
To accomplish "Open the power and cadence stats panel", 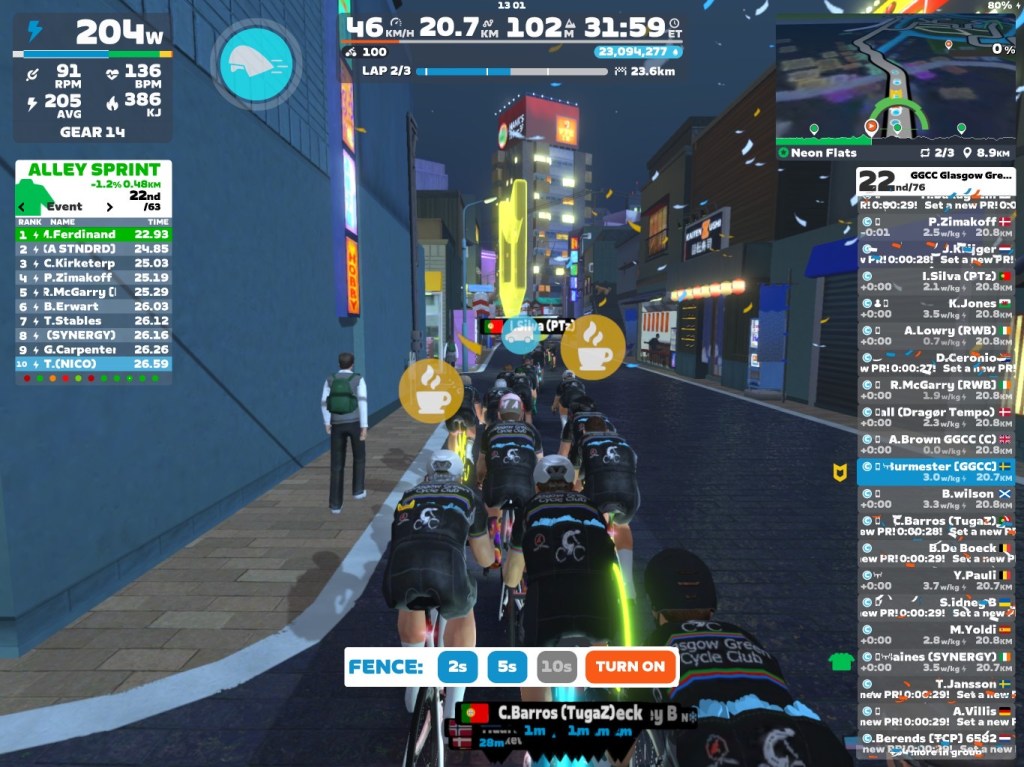I will [x=93, y=78].
